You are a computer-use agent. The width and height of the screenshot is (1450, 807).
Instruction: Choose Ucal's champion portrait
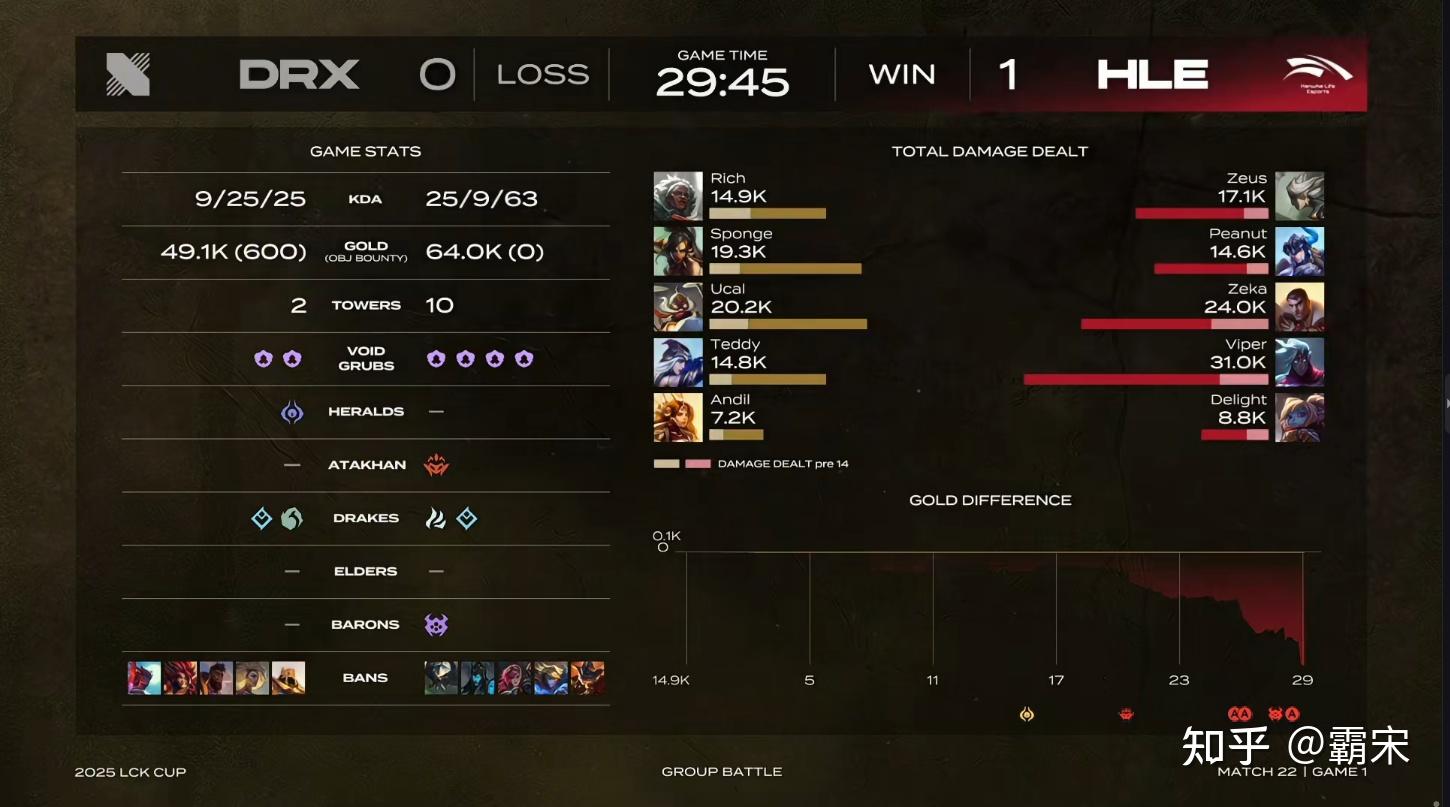coord(678,307)
